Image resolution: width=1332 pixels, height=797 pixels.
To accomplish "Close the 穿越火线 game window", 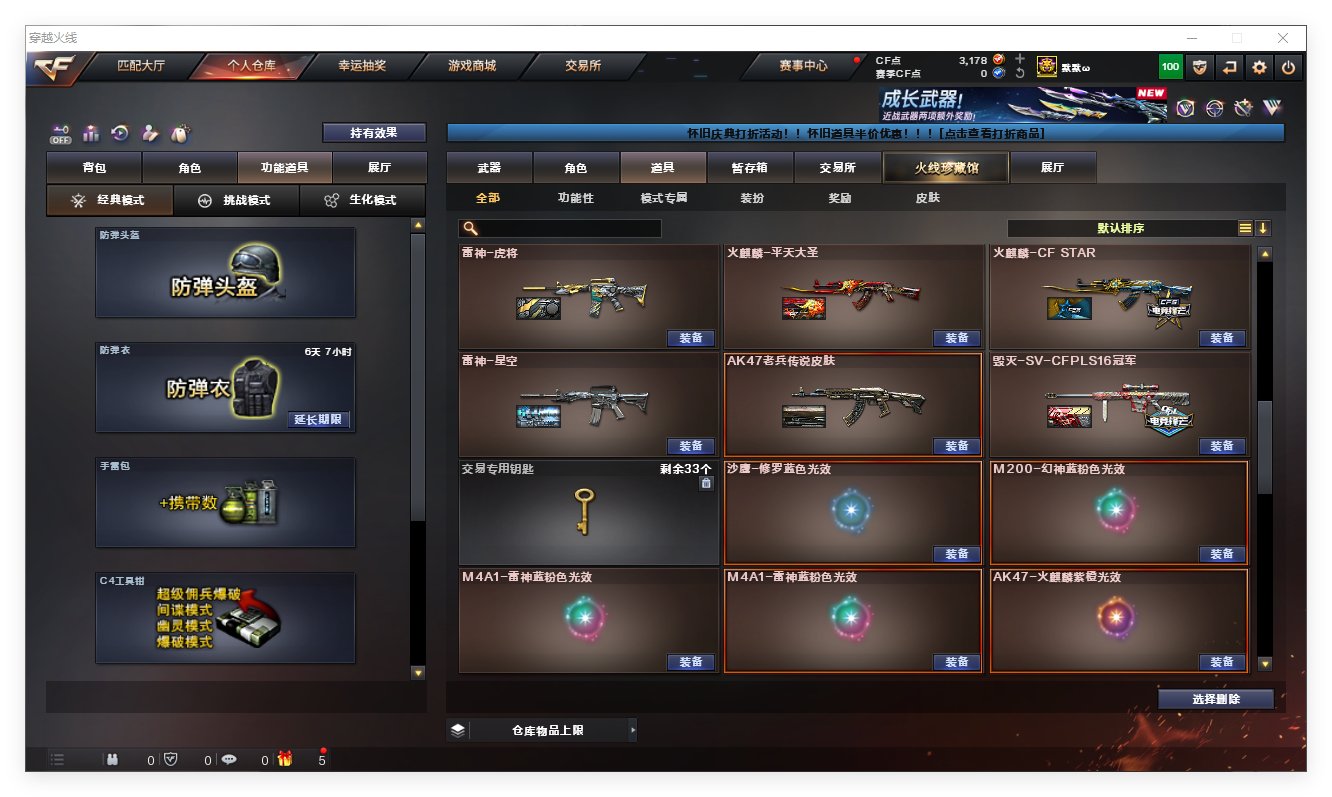I will coord(1283,38).
